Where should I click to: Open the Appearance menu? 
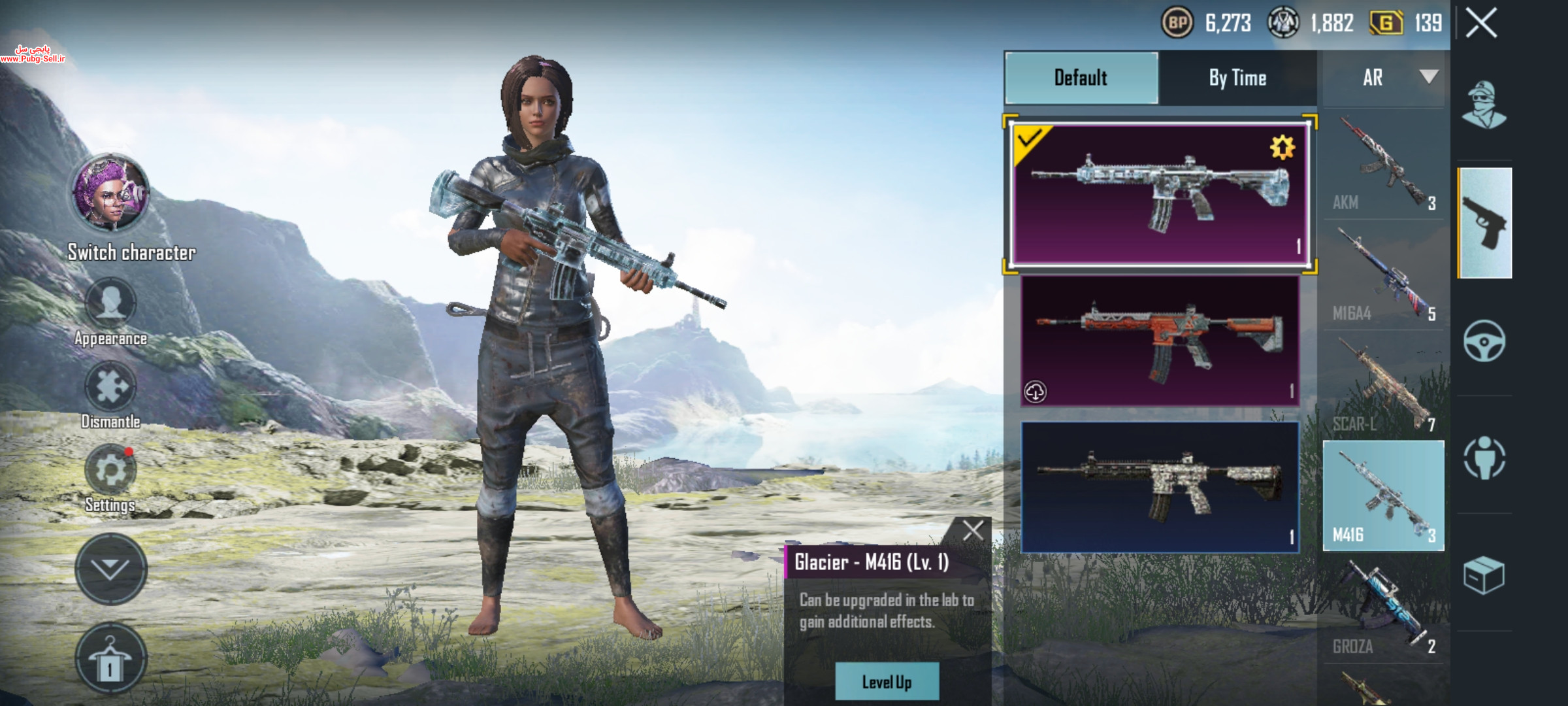[x=110, y=304]
